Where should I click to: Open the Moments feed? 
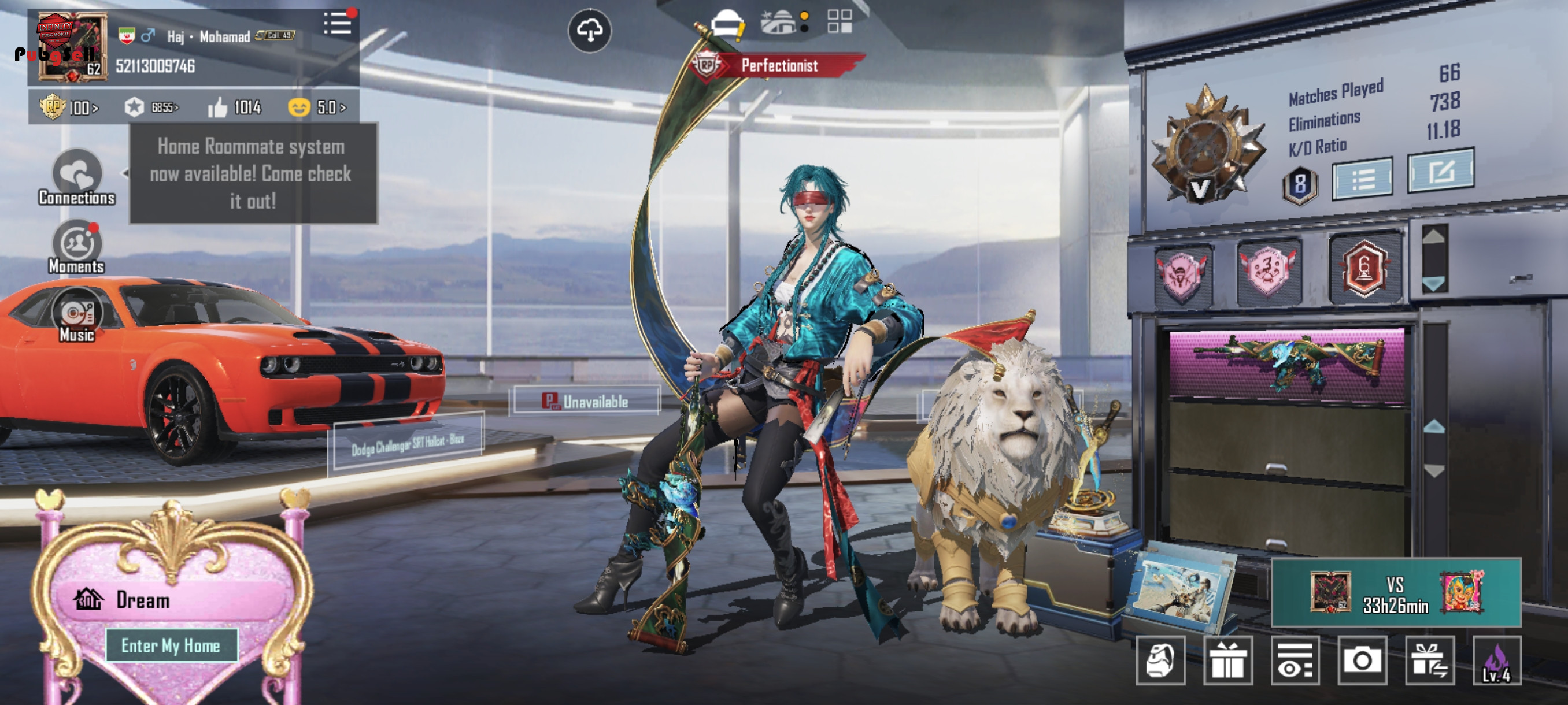click(77, 246)
